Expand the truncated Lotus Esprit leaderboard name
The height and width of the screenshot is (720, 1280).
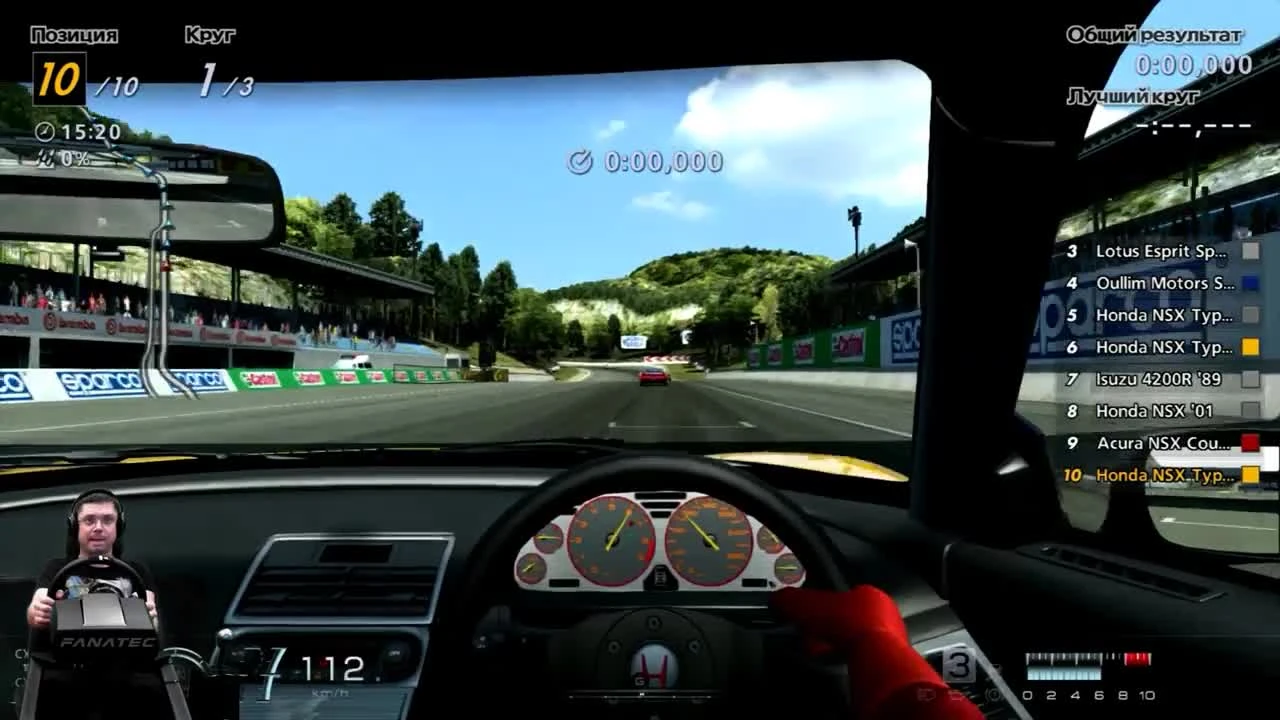(x=1160, y=251)
